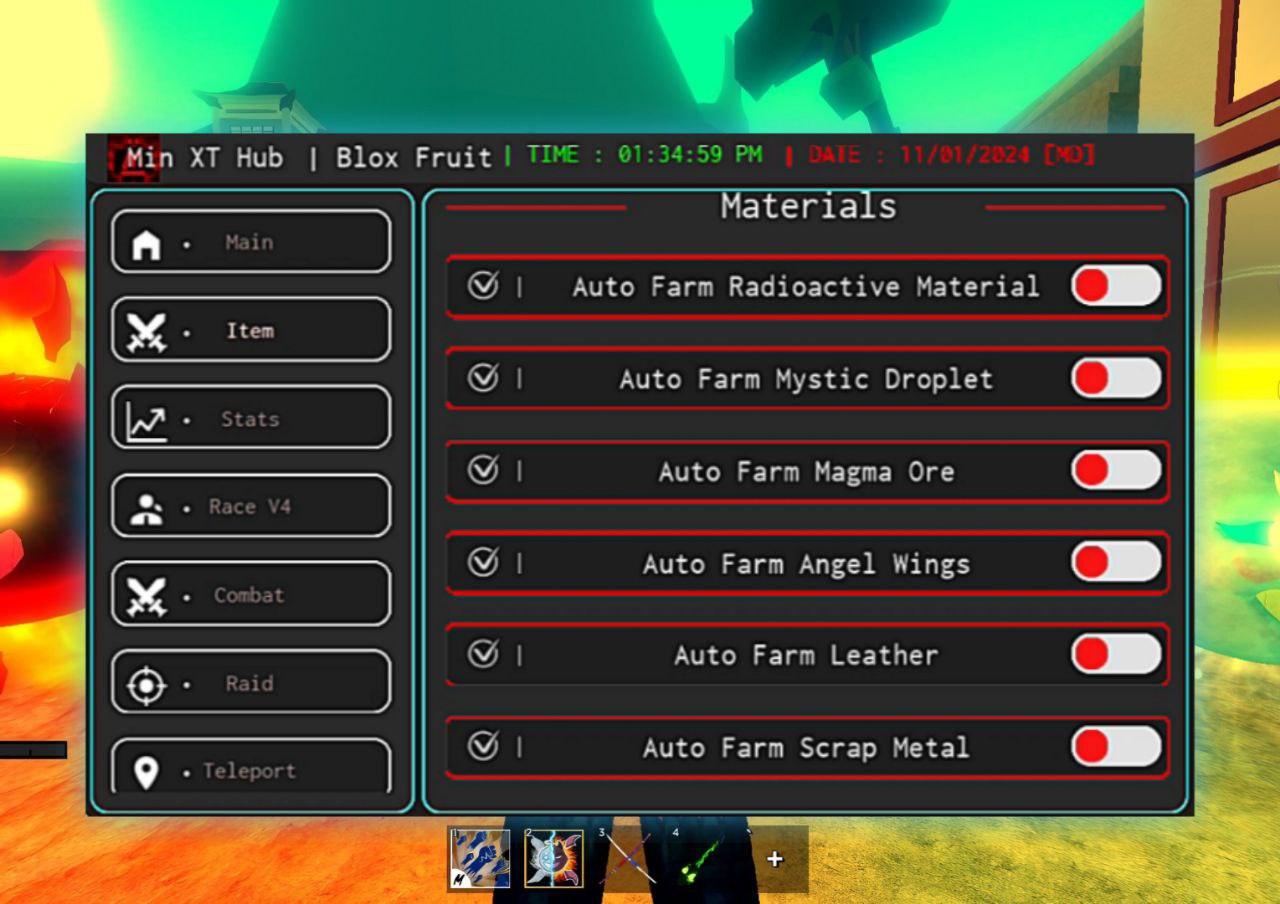This screenshot has width=1280, height=904.
Task: Turn on Auto Farm Magma Ore
Action: [x=1116, y=471]
